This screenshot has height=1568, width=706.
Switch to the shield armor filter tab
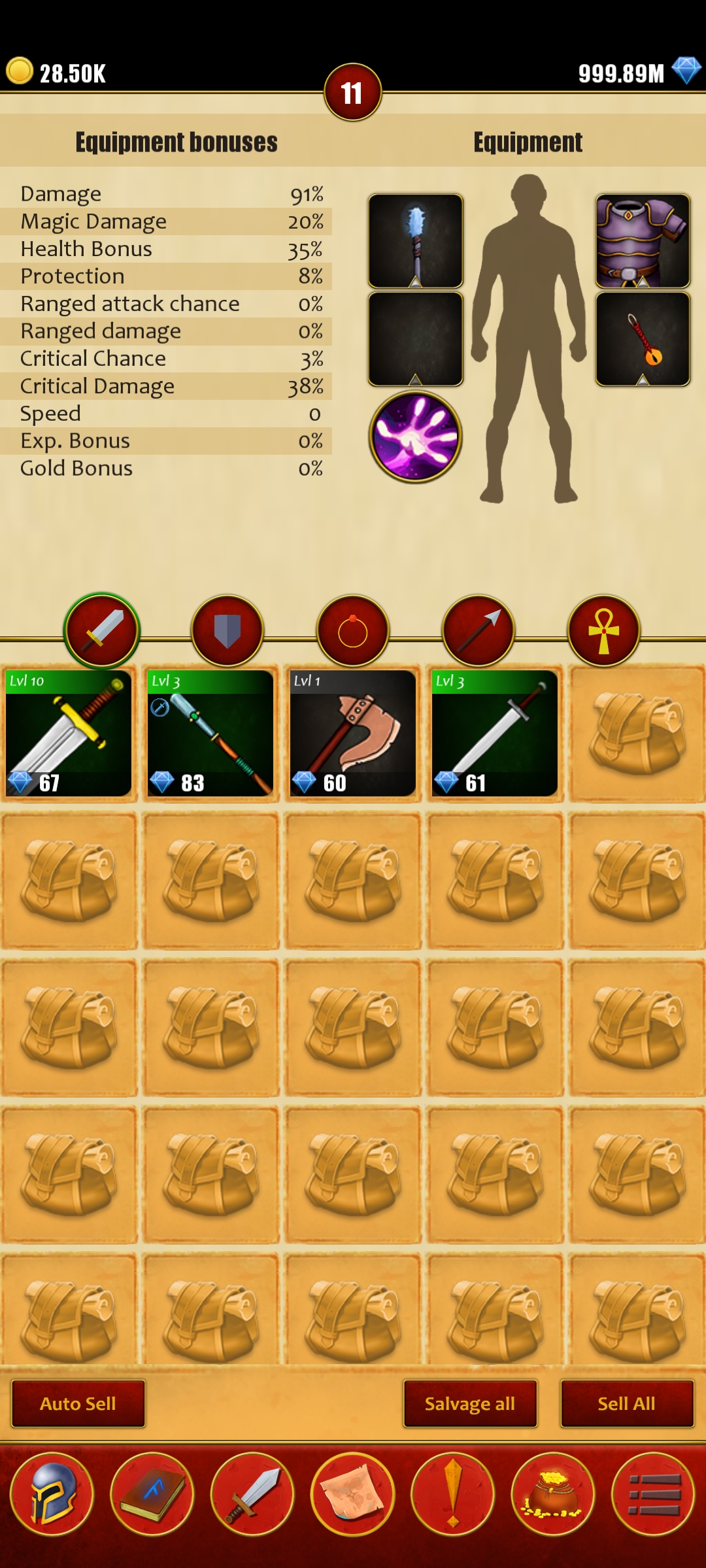227,630
